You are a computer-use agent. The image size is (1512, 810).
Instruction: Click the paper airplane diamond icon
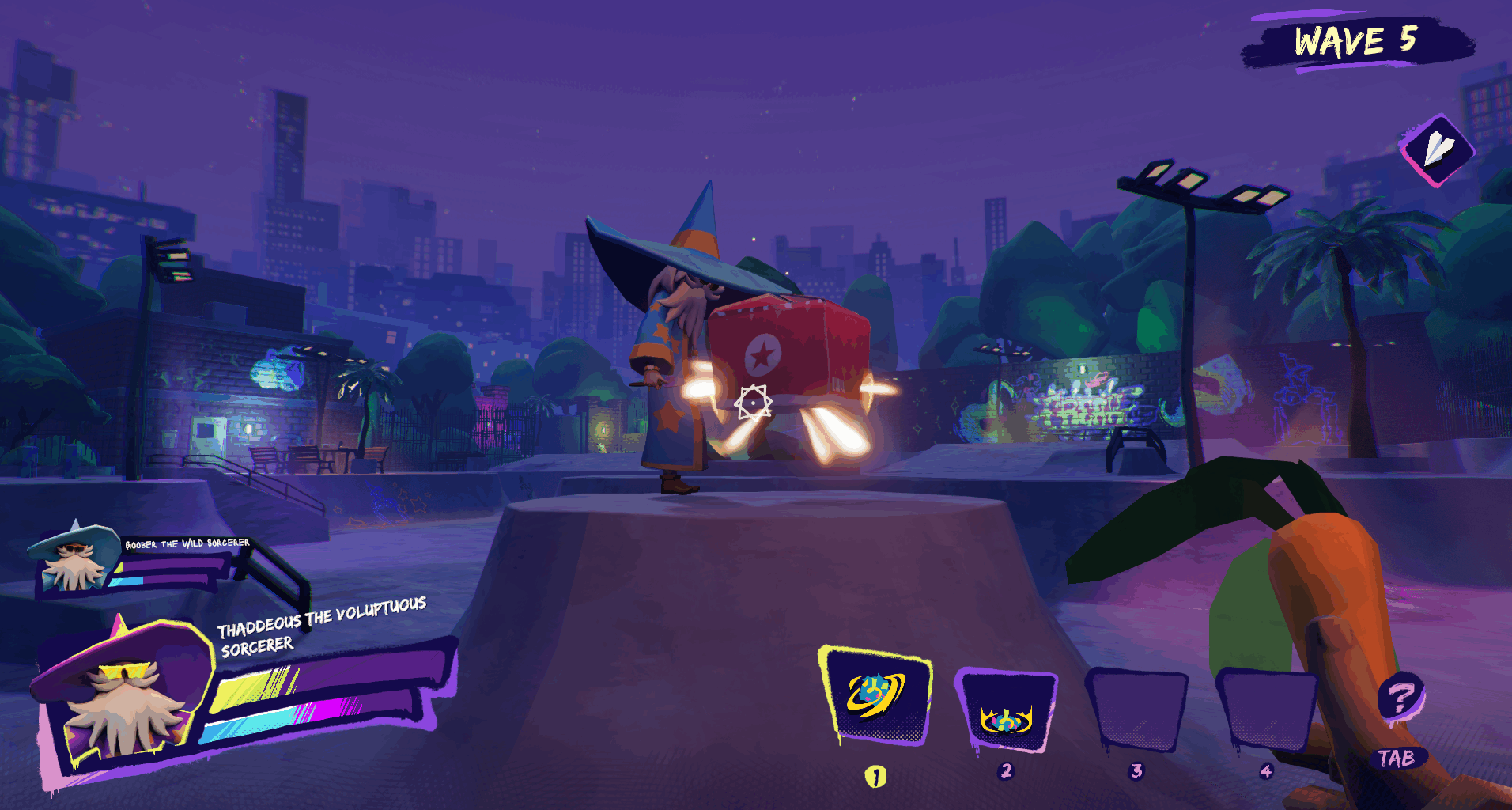[x=1438, y=150]
